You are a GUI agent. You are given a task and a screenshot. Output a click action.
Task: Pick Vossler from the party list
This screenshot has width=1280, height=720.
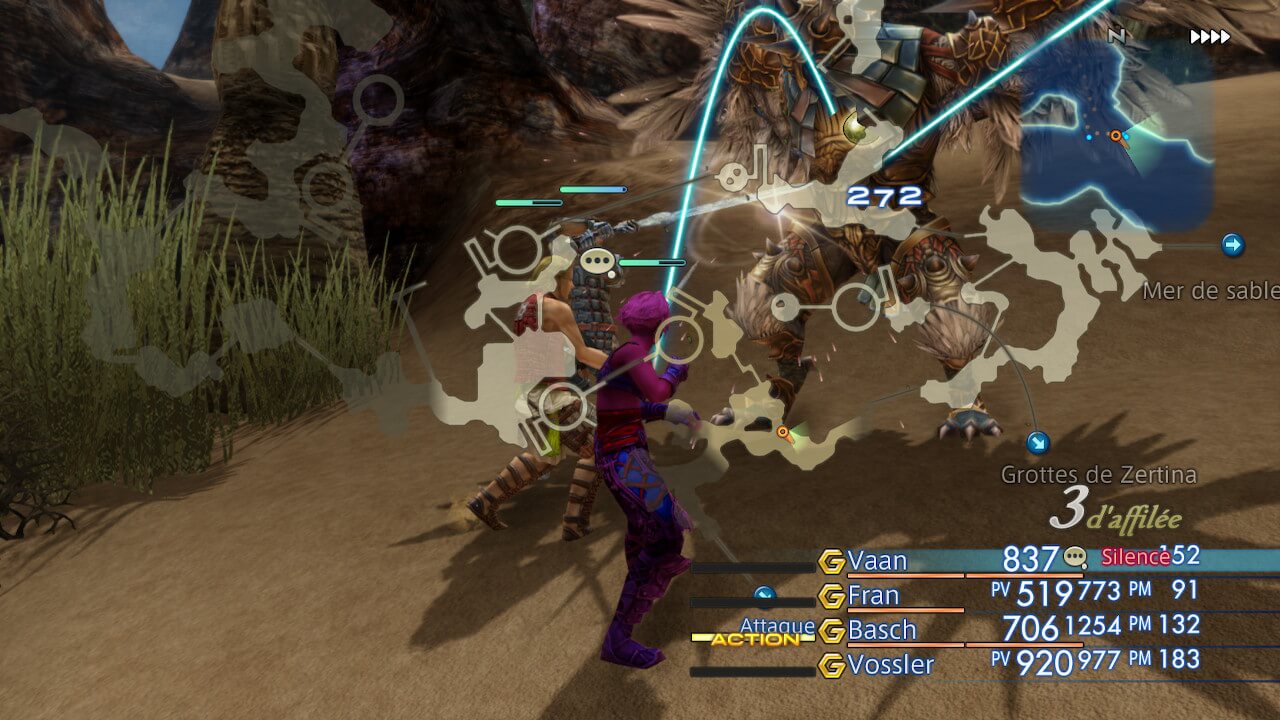point(890,665)
